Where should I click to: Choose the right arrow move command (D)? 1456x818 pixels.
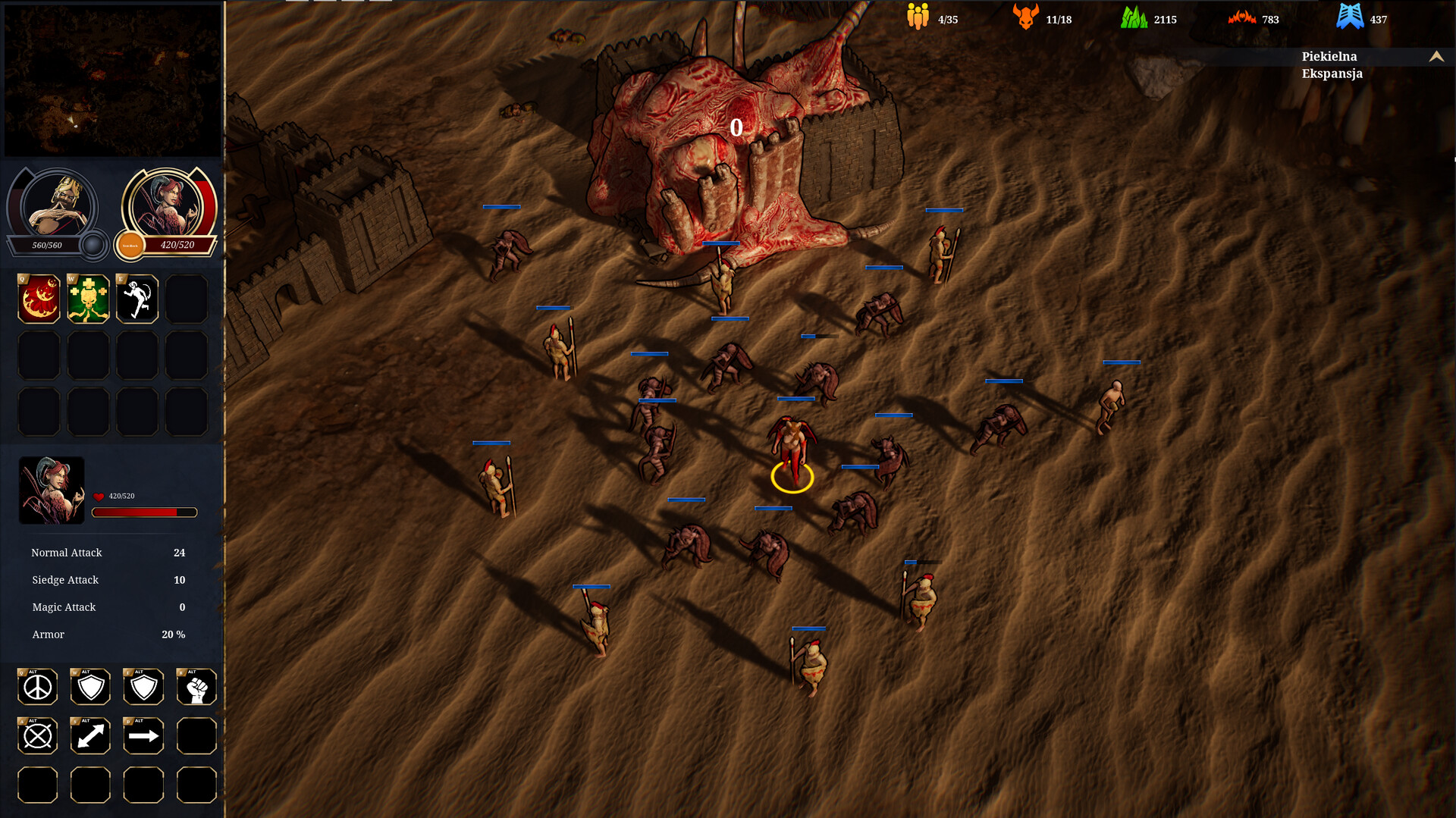point(143,735)
